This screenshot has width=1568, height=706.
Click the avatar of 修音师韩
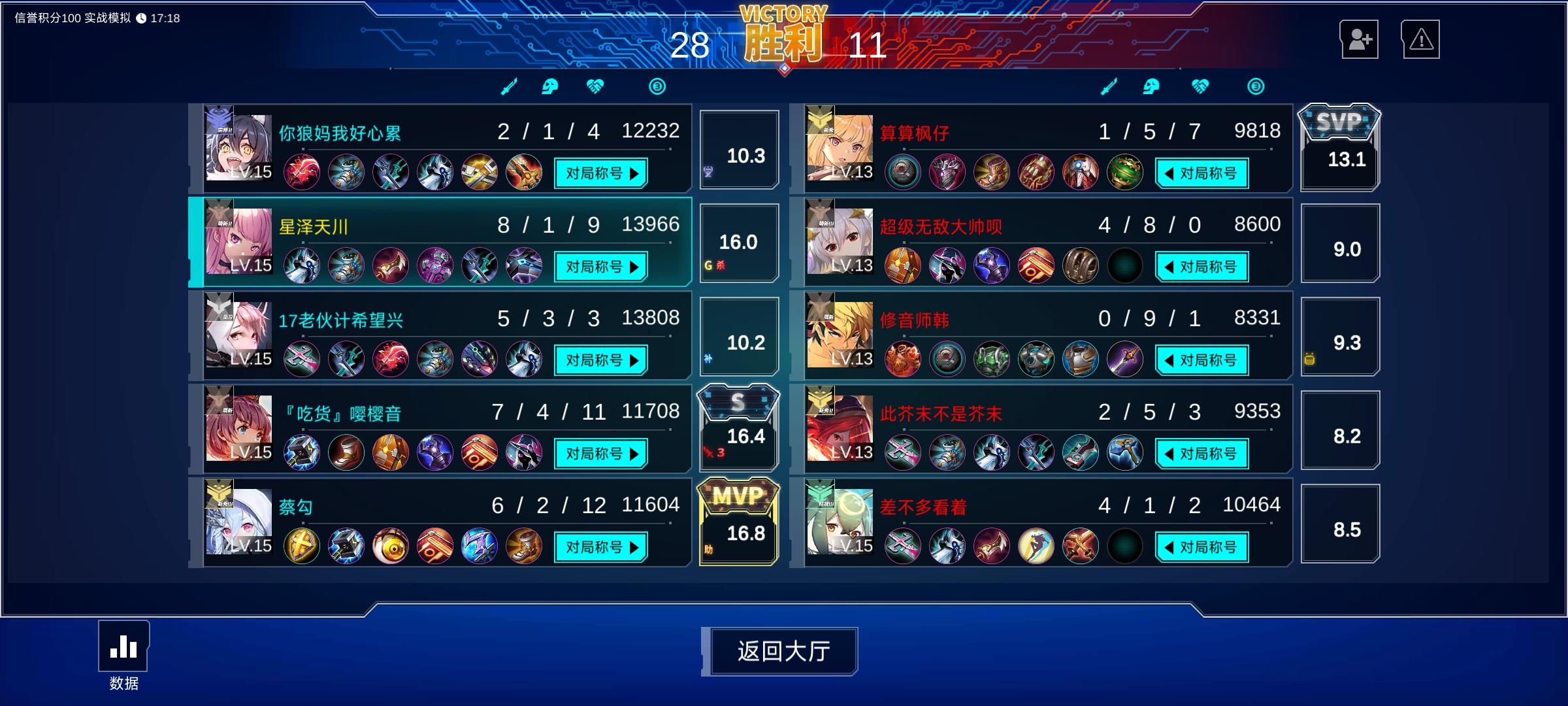click(840, 335)
